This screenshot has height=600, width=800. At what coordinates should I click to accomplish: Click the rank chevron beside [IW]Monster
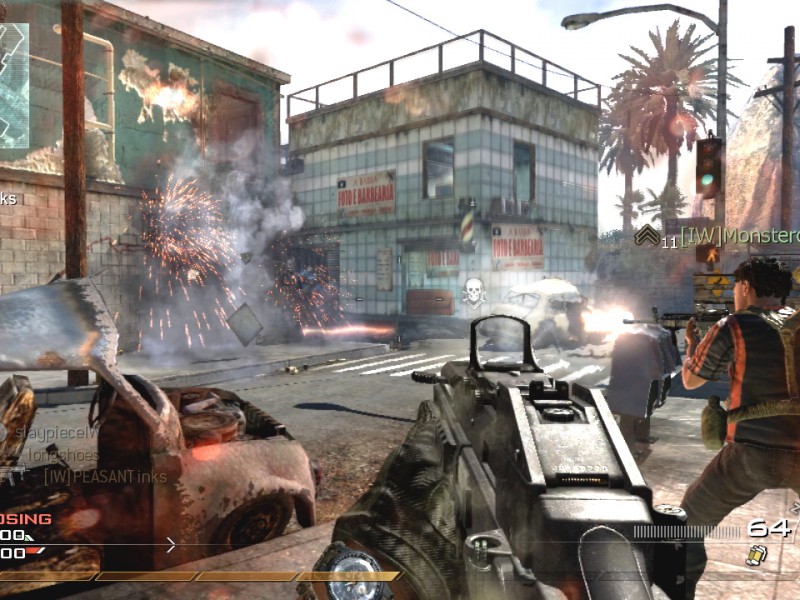point(648,234)
